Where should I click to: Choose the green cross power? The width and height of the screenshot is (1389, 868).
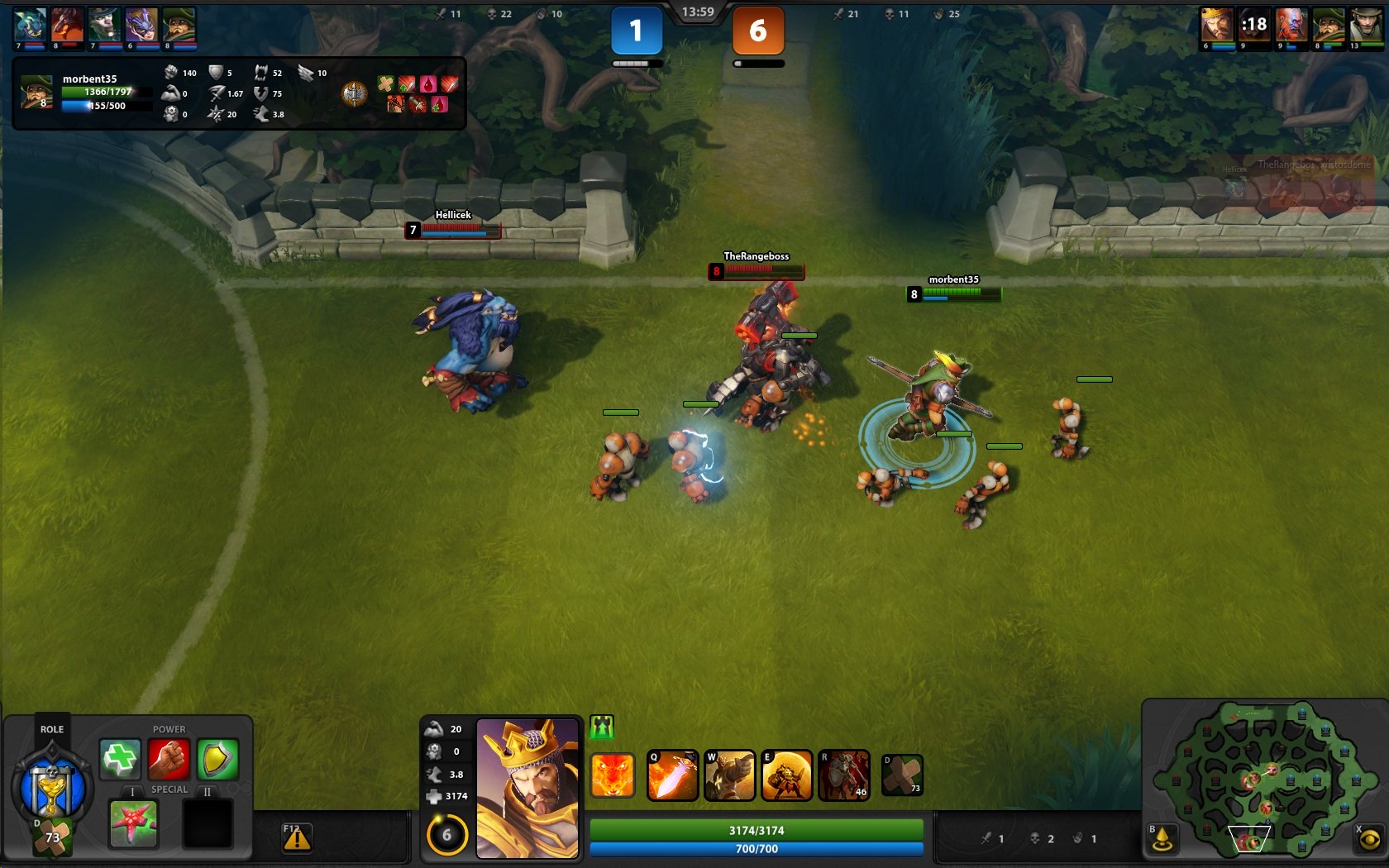tap(121, 758)
